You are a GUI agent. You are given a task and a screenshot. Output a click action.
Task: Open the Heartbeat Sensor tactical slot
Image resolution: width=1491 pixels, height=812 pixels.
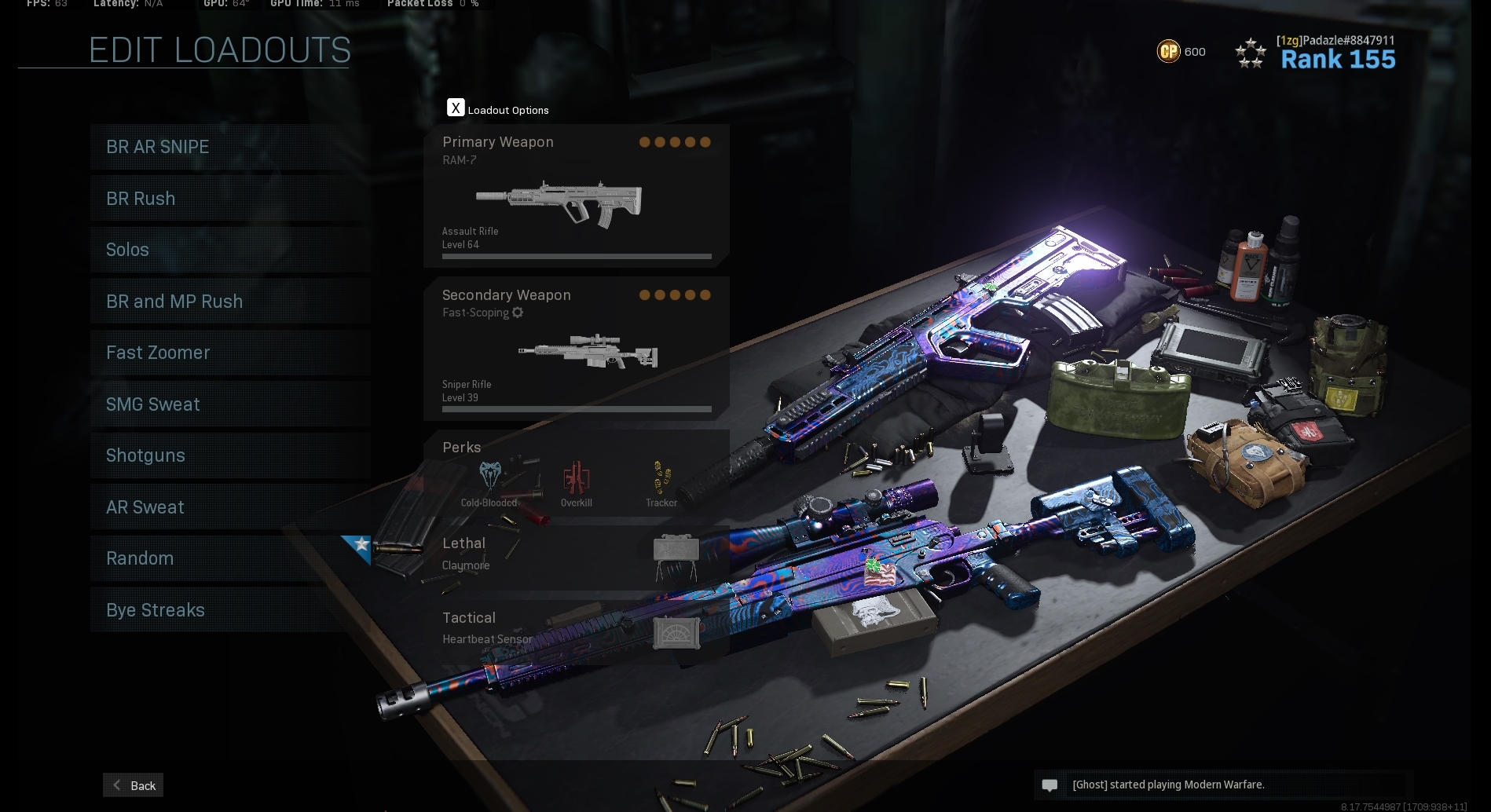pos(576,628)
